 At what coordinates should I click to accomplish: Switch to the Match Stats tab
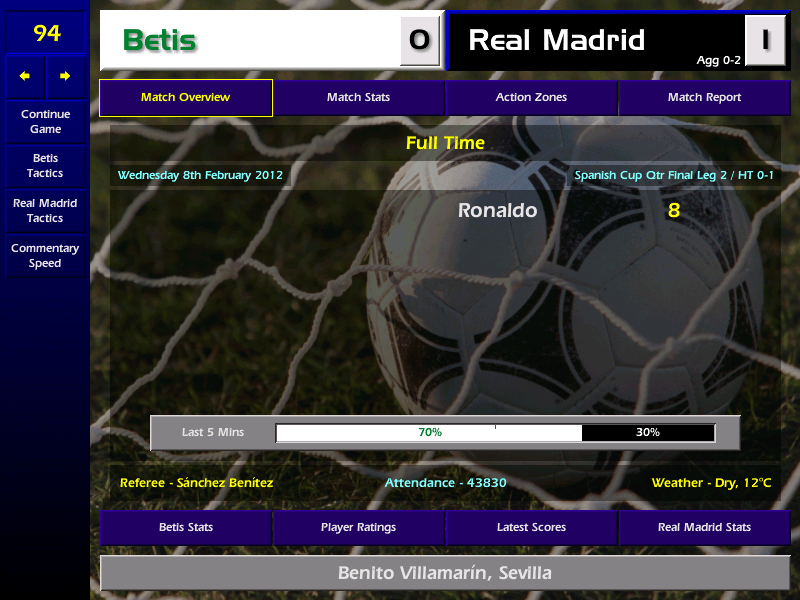tap(358, 98)
